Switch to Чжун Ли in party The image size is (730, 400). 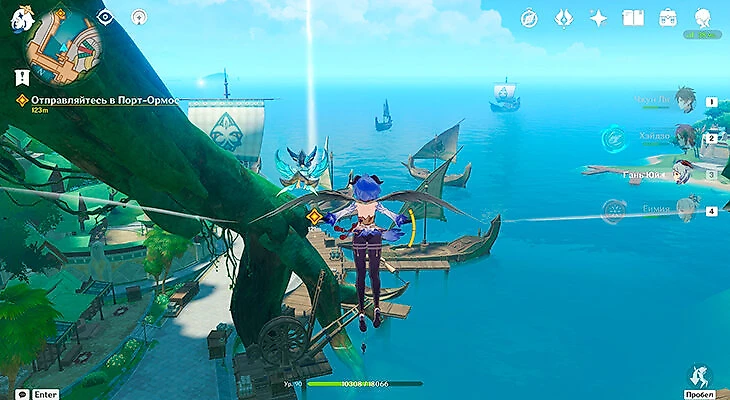point(683,100)
